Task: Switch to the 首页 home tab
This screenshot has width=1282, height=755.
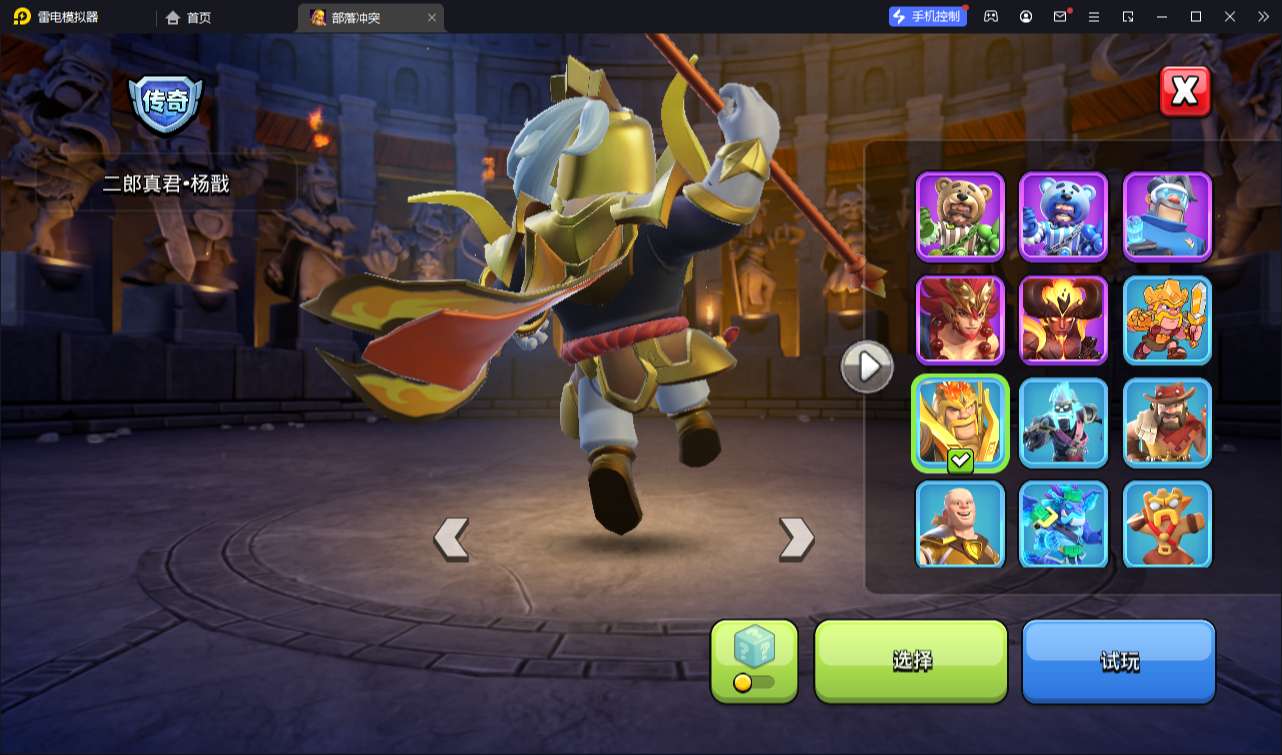Action: (x=188, y=17)
